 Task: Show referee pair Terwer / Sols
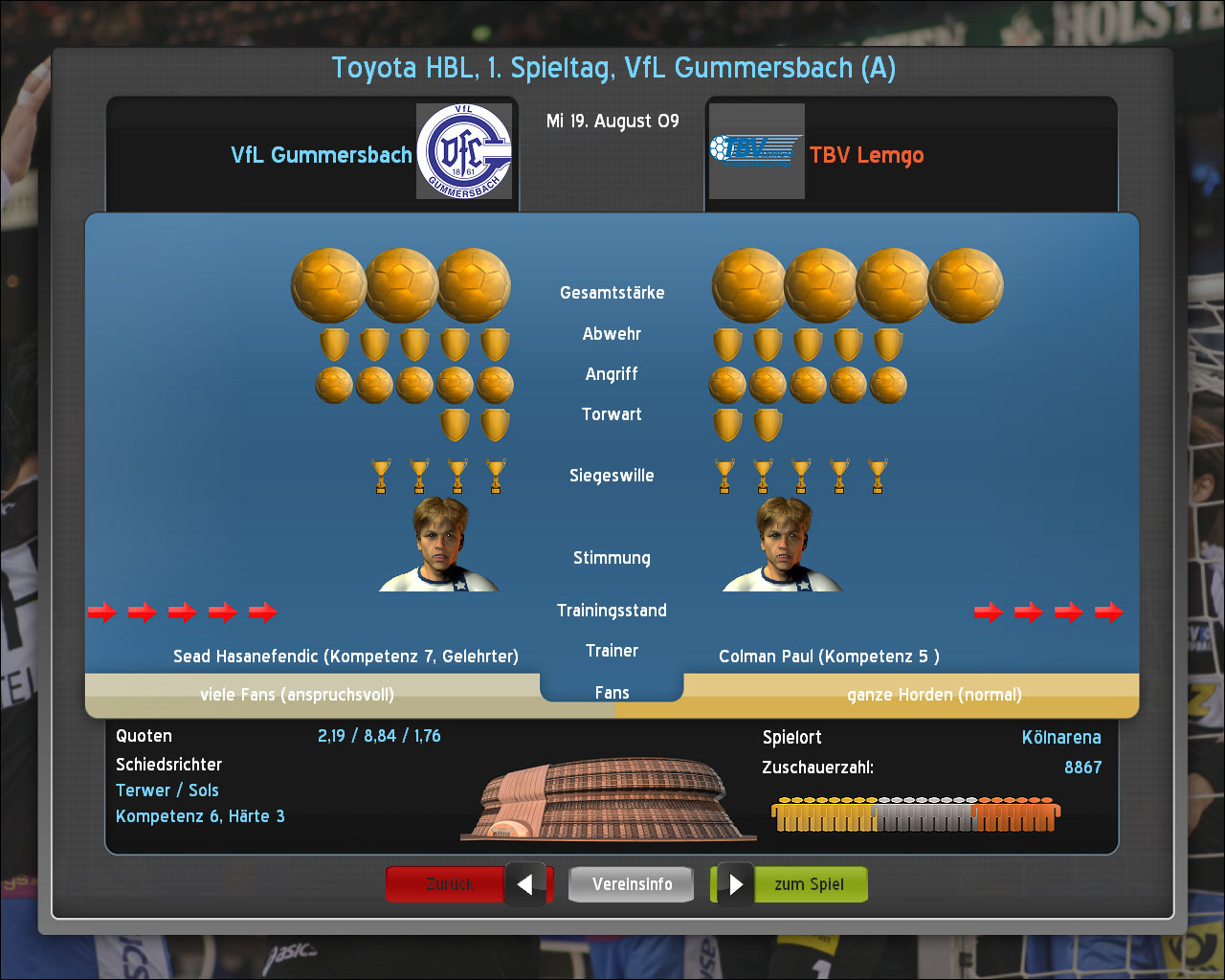[x=167, y=791]
